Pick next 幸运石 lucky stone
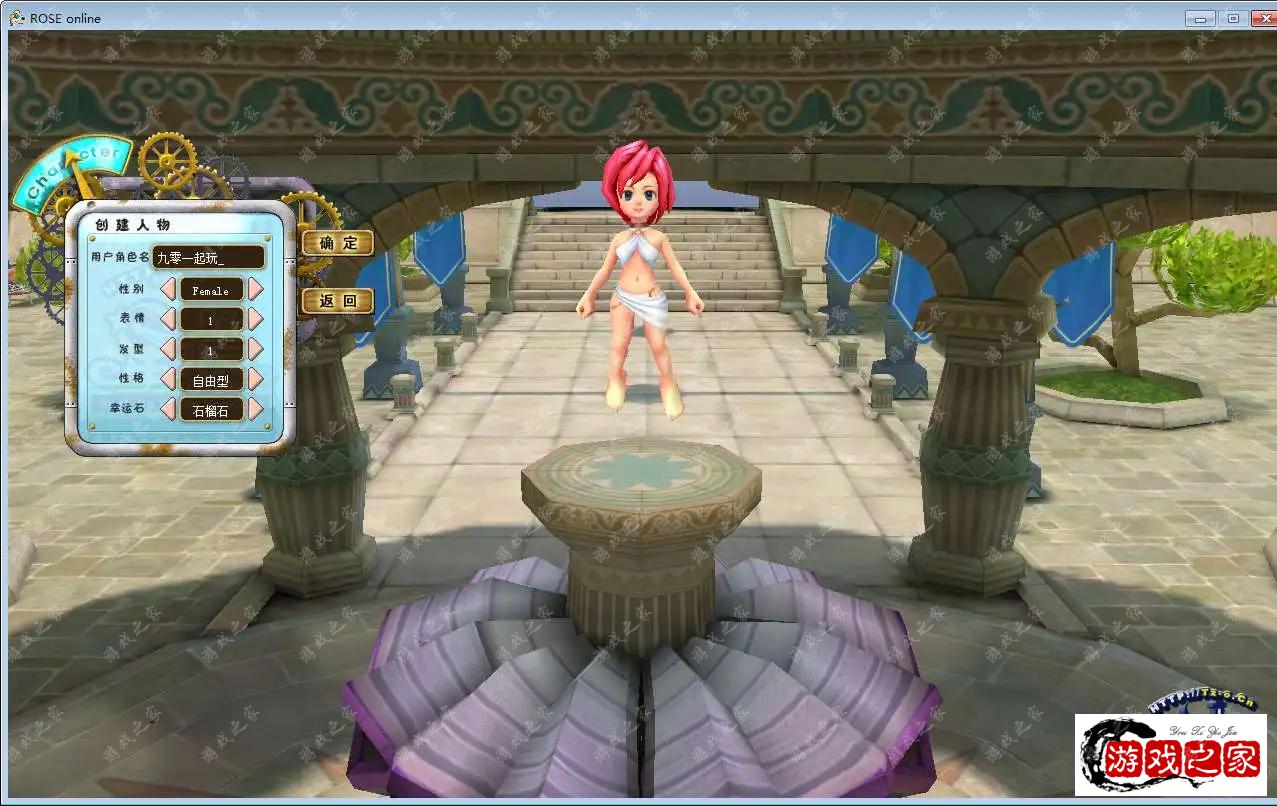The image size is (1277, 806). [255, 409]
